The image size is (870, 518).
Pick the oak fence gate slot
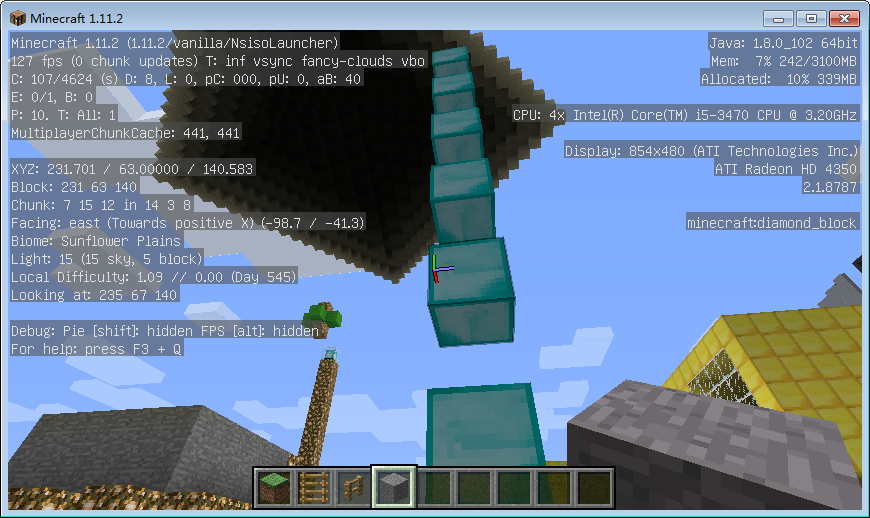353,487
